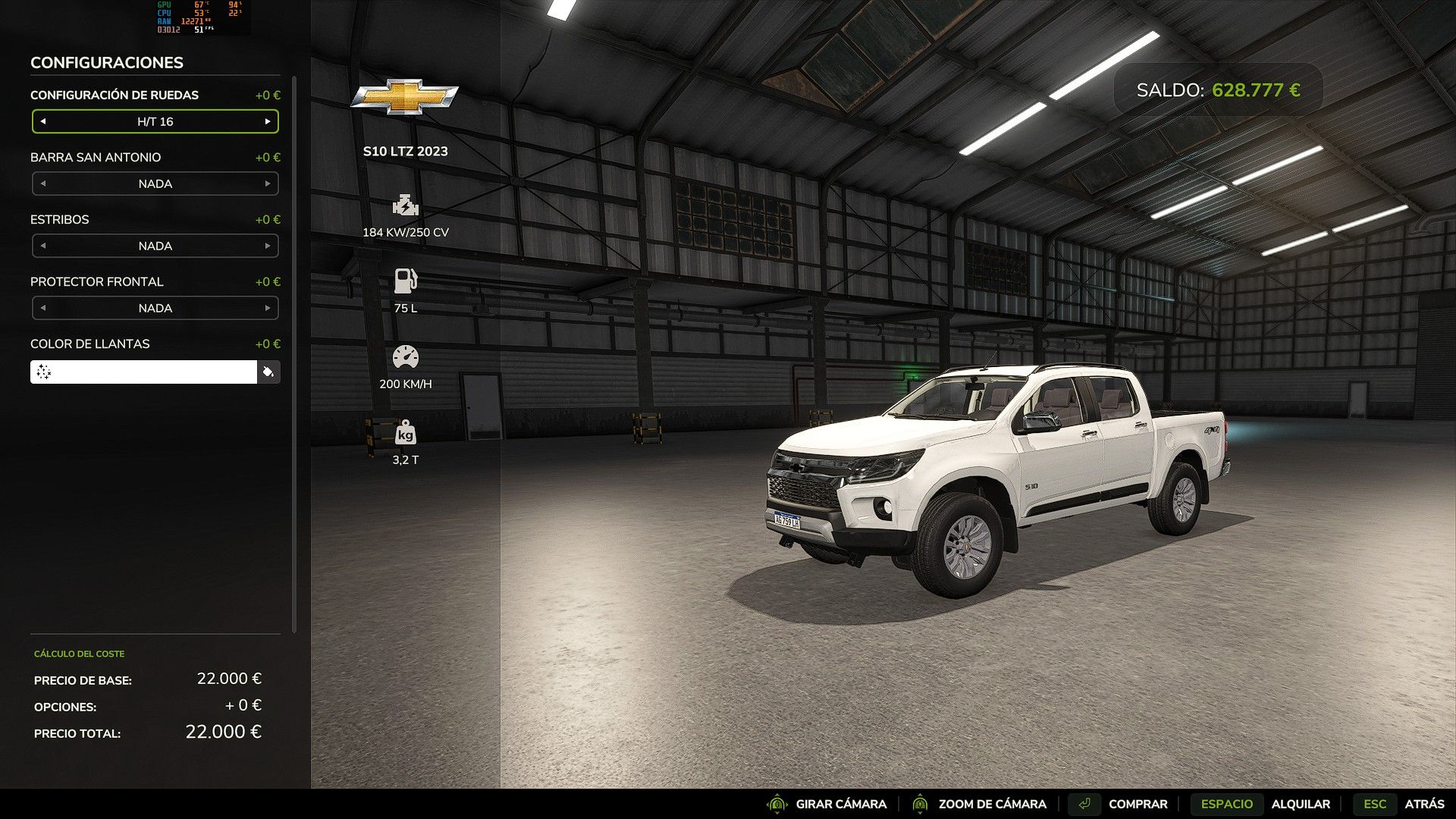Choose next Barra San Antonio option

[x=268, y=184]
